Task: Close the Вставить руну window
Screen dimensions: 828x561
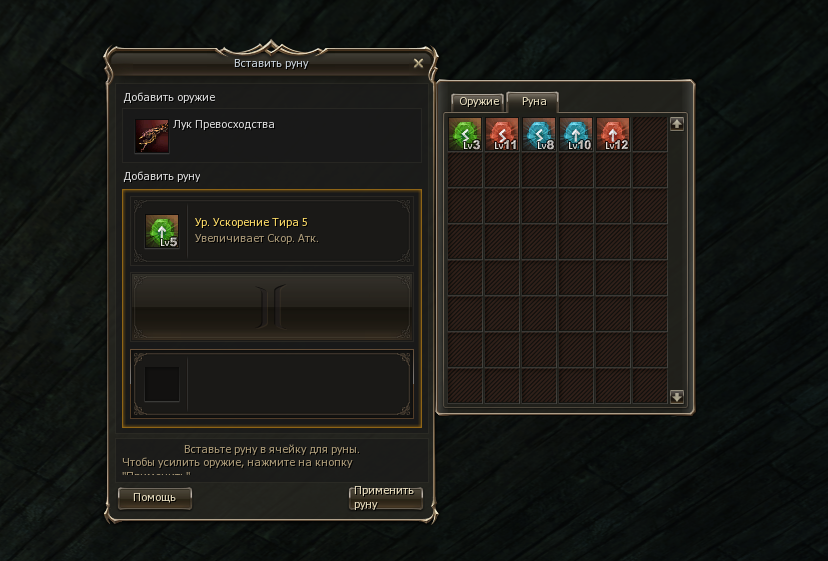Action: [418, 63]
